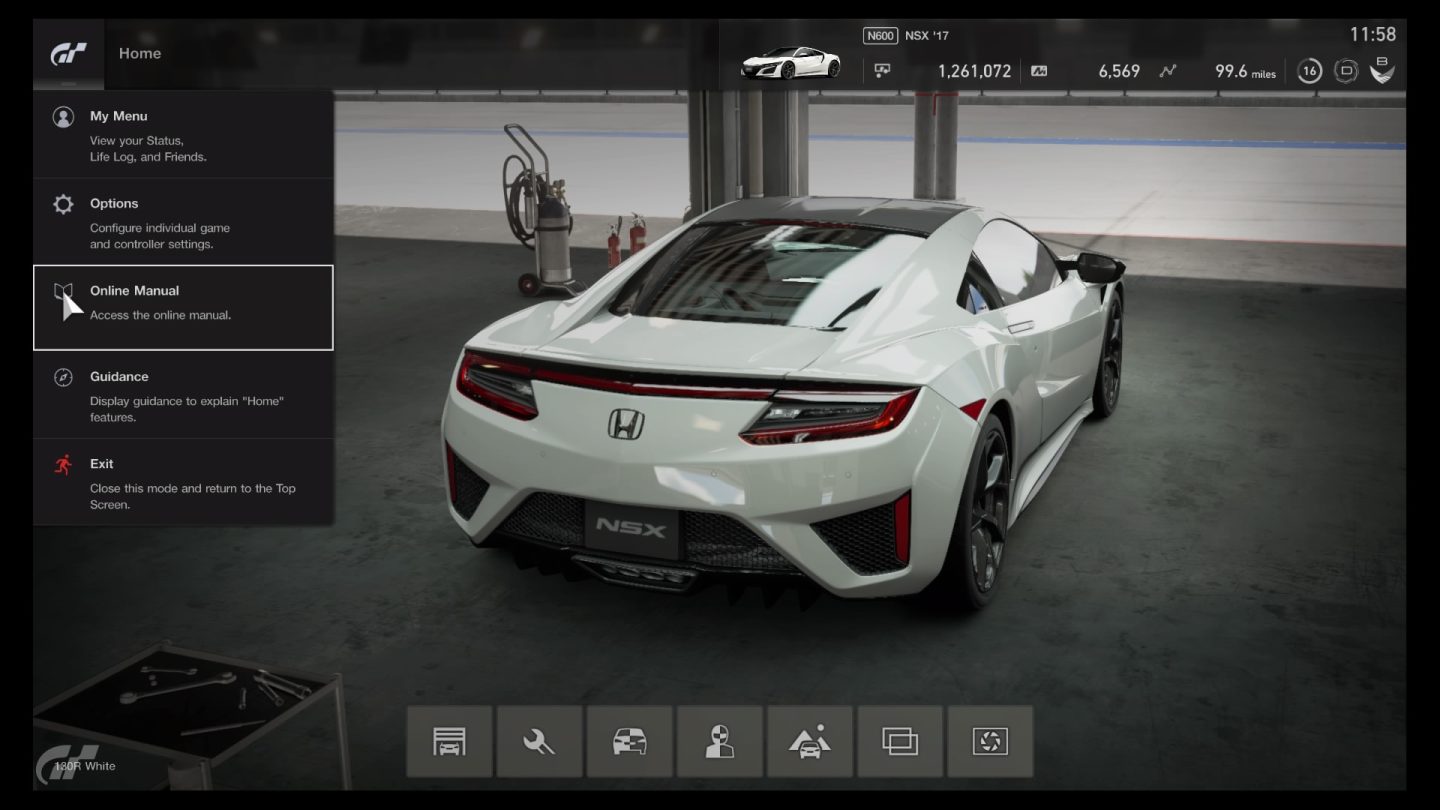Launch Scapes with the mountain icon
Viewport: 1440px width, 810px height.
coord(809,741)
